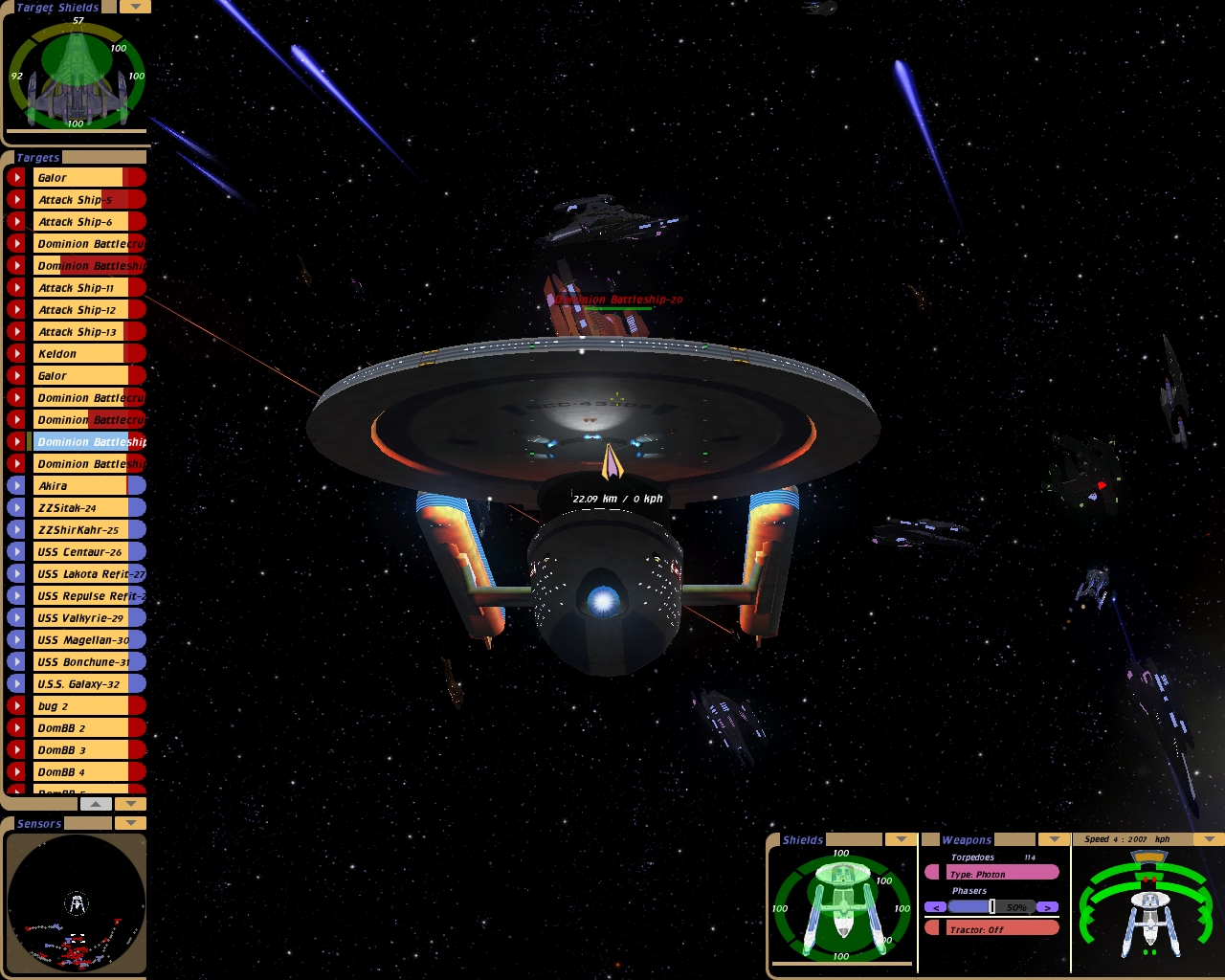Decrease phaser power with left arrow
The image size is (1225, 980).
click(935, 907)
